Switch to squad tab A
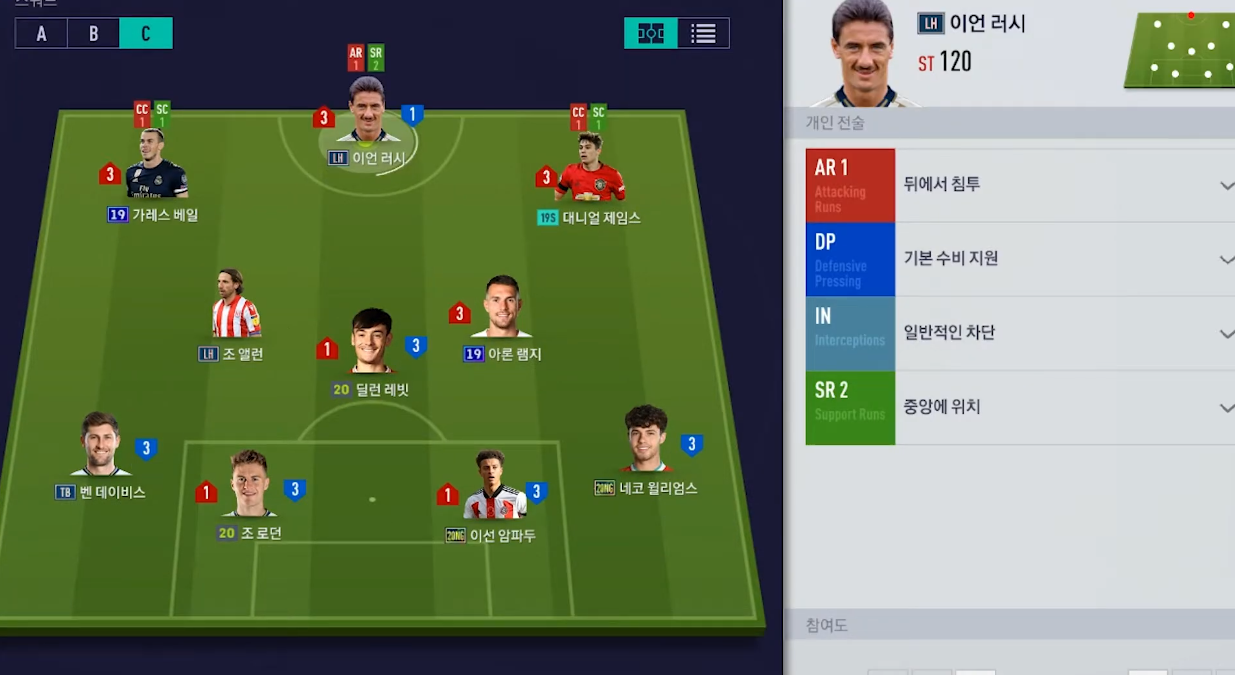 (x=41, y=33)
